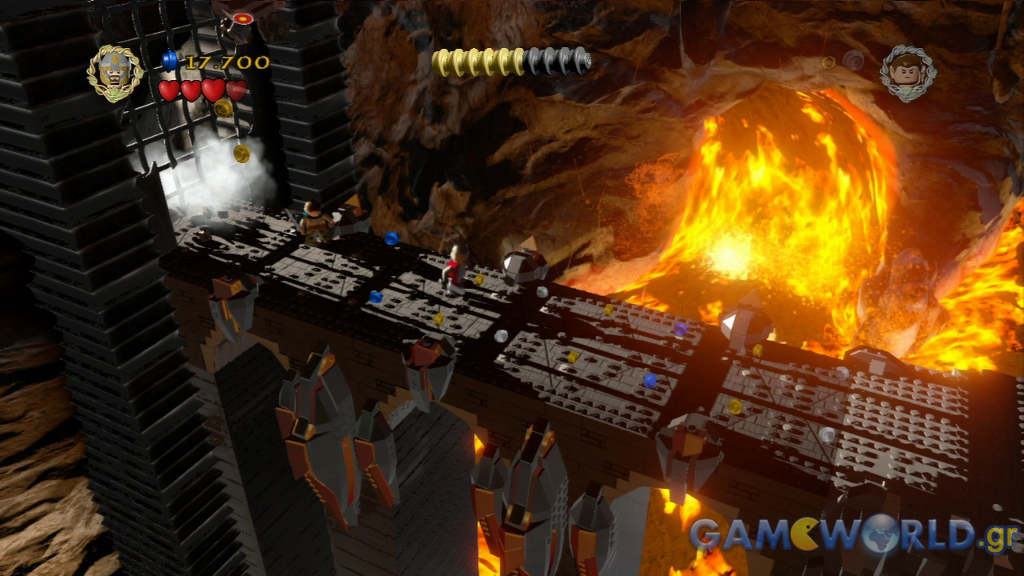Select the player one character portrait
Image resolution: width=1024 pixels, height=576 pixels.
(115, 73)
